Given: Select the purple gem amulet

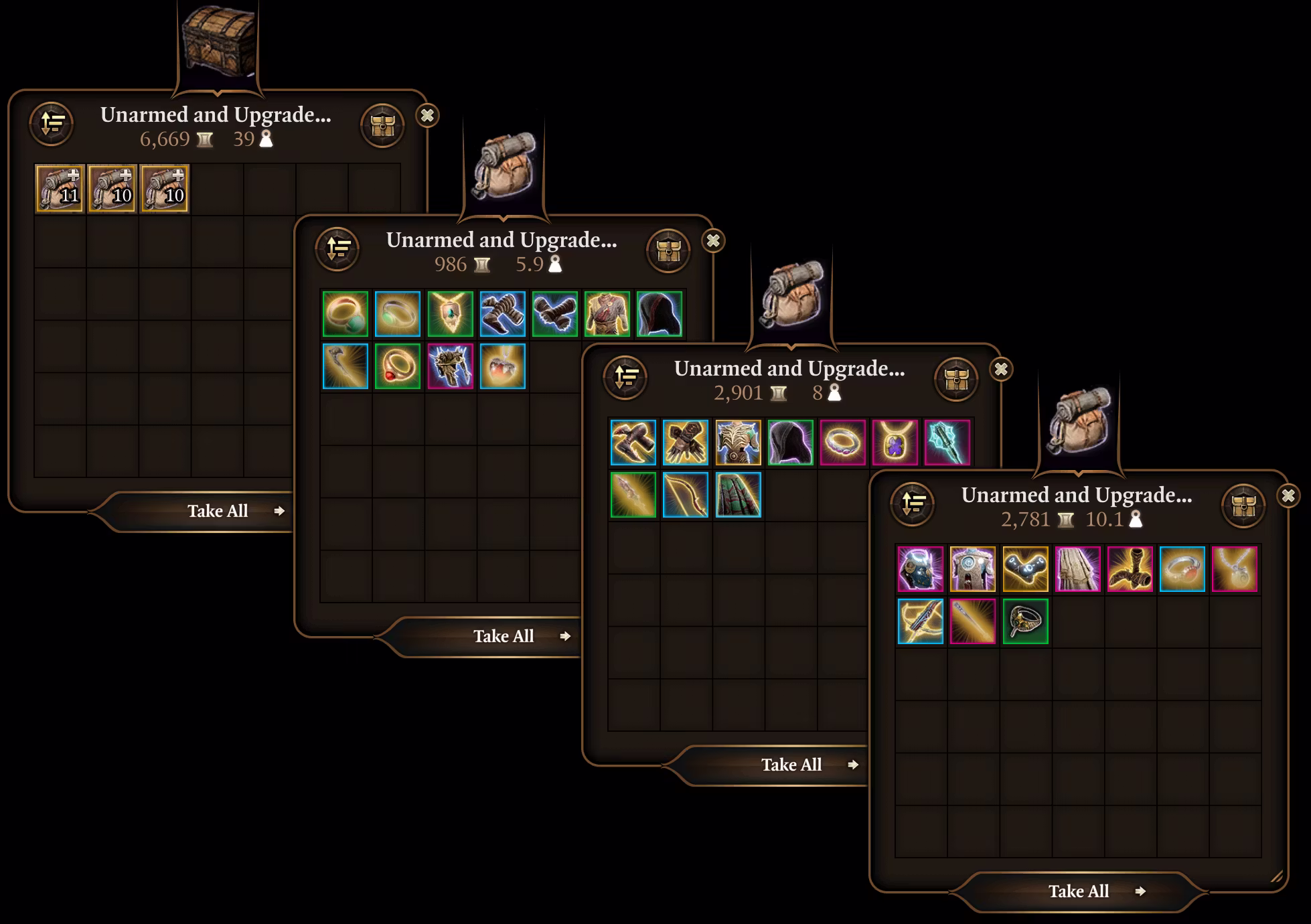Looking at the screenshot, I should click(895, 443).
